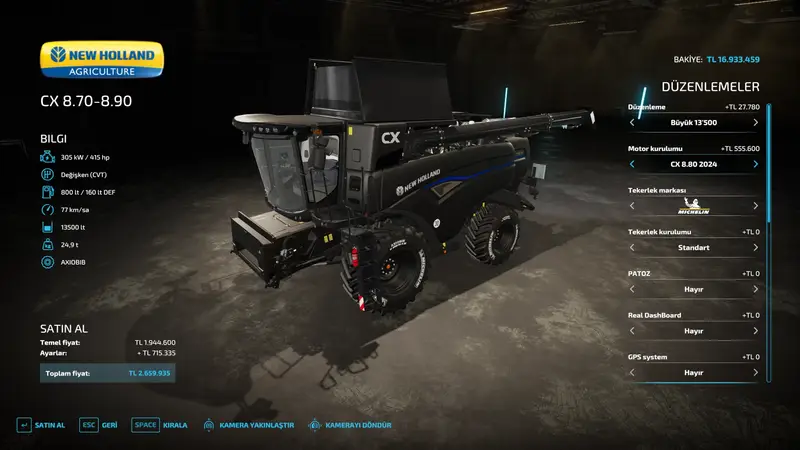The image size is (800, 450).
Task: Switch to next Tekerlek markası after Michelin
Action: 755,206
